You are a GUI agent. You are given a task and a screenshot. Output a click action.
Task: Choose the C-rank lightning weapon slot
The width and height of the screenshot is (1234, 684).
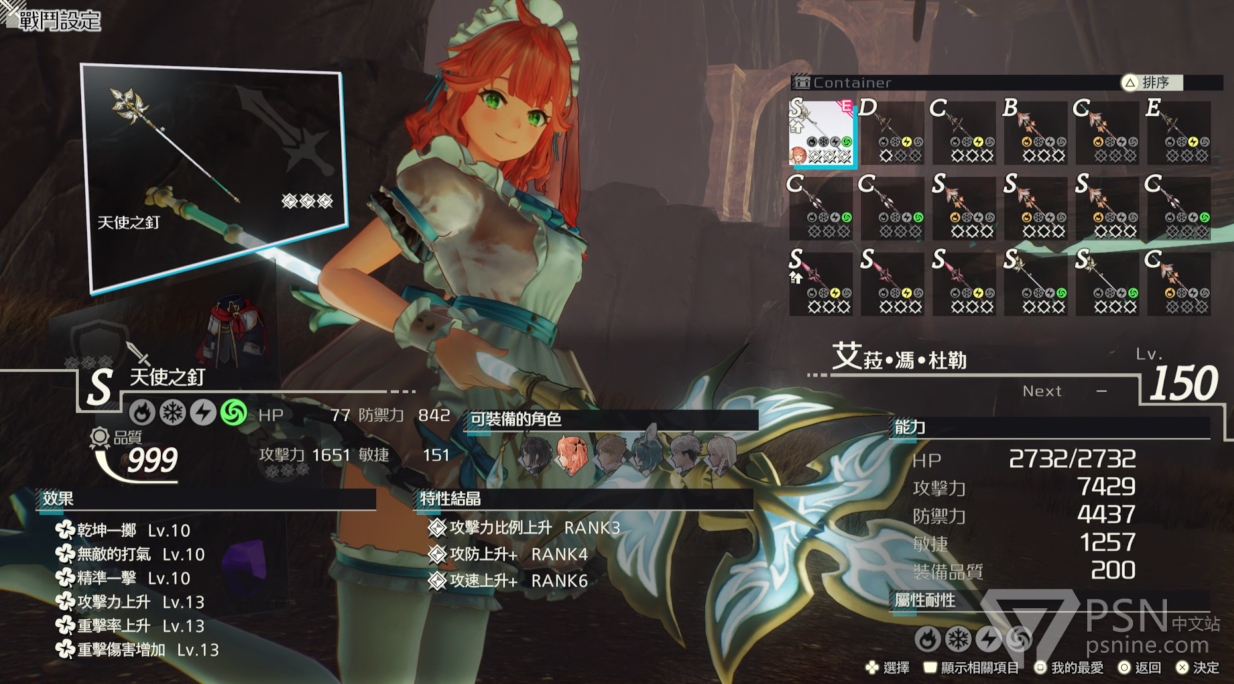pos(963,133)
